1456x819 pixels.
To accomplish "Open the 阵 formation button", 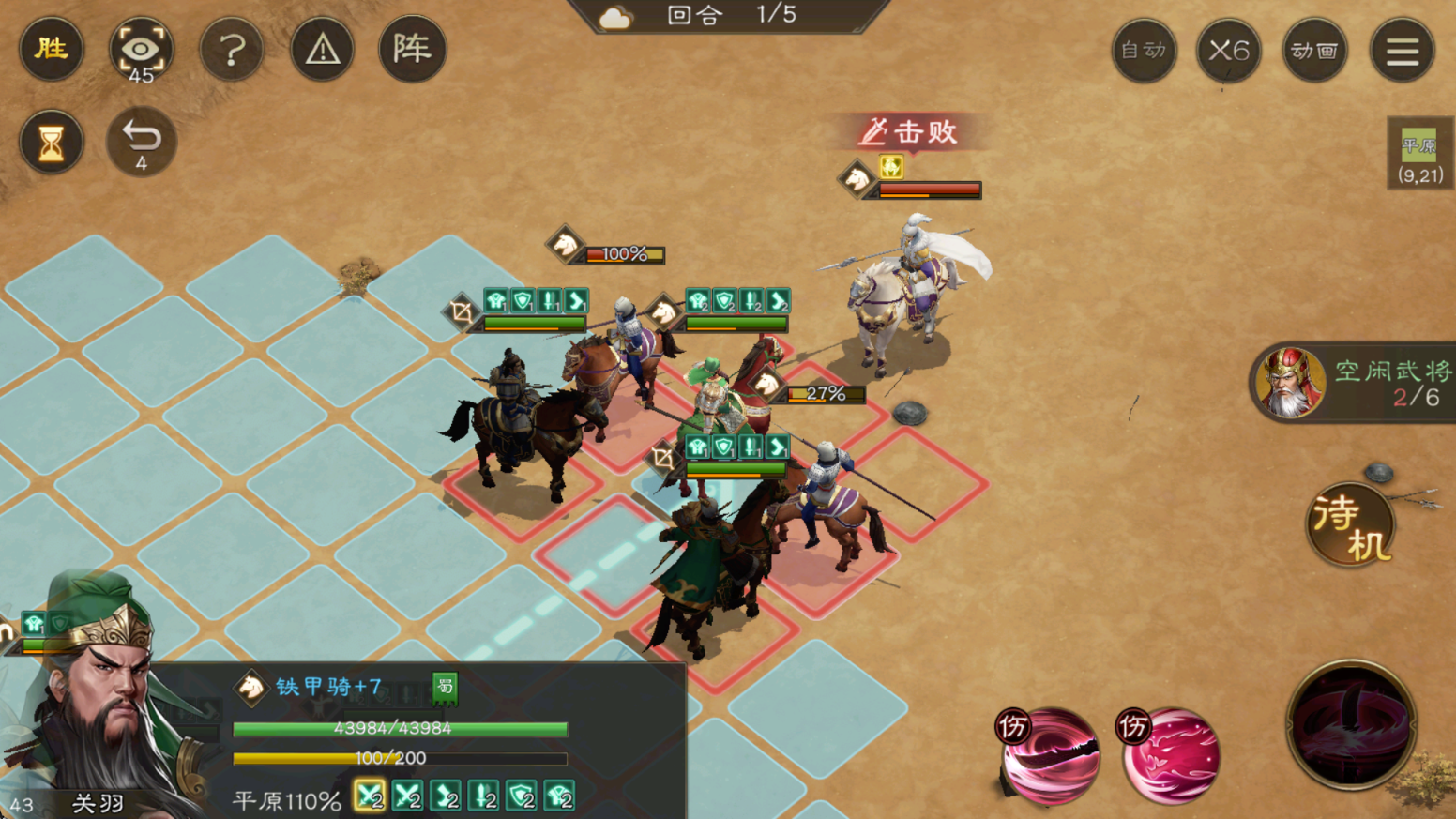I will pos(412,49).
